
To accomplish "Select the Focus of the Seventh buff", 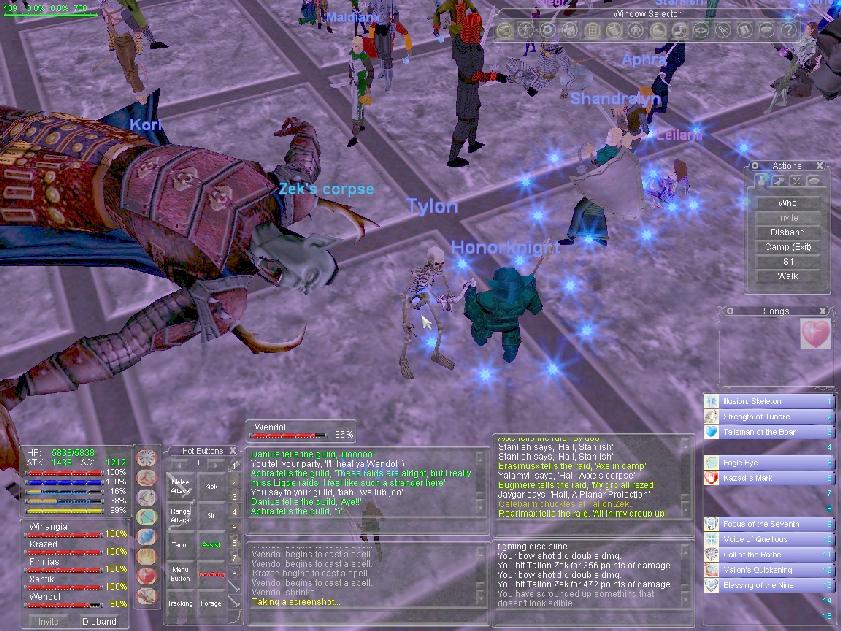I will (768, 524).
